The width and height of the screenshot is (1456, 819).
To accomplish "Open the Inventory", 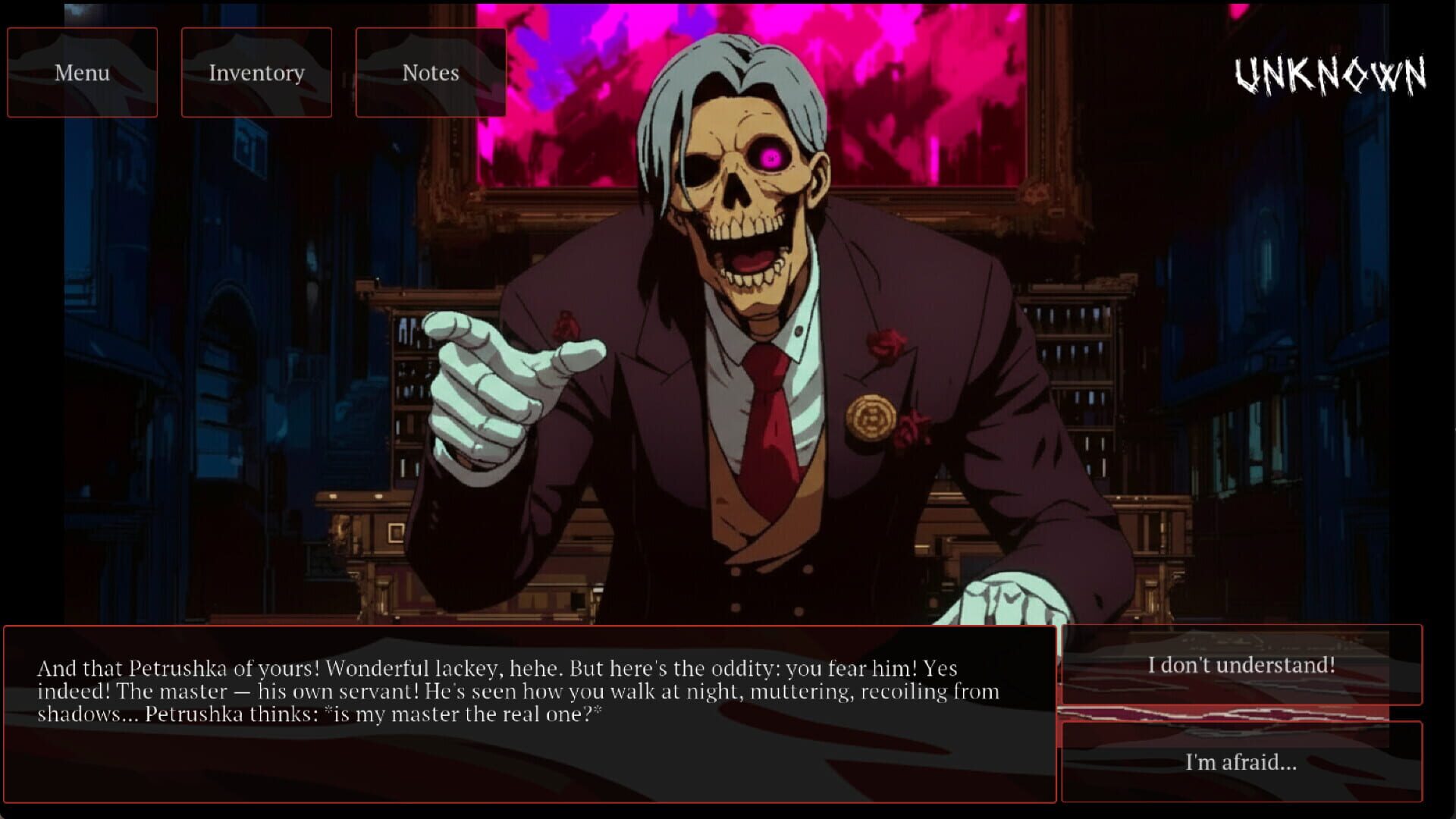I will (x=256, y=72).
